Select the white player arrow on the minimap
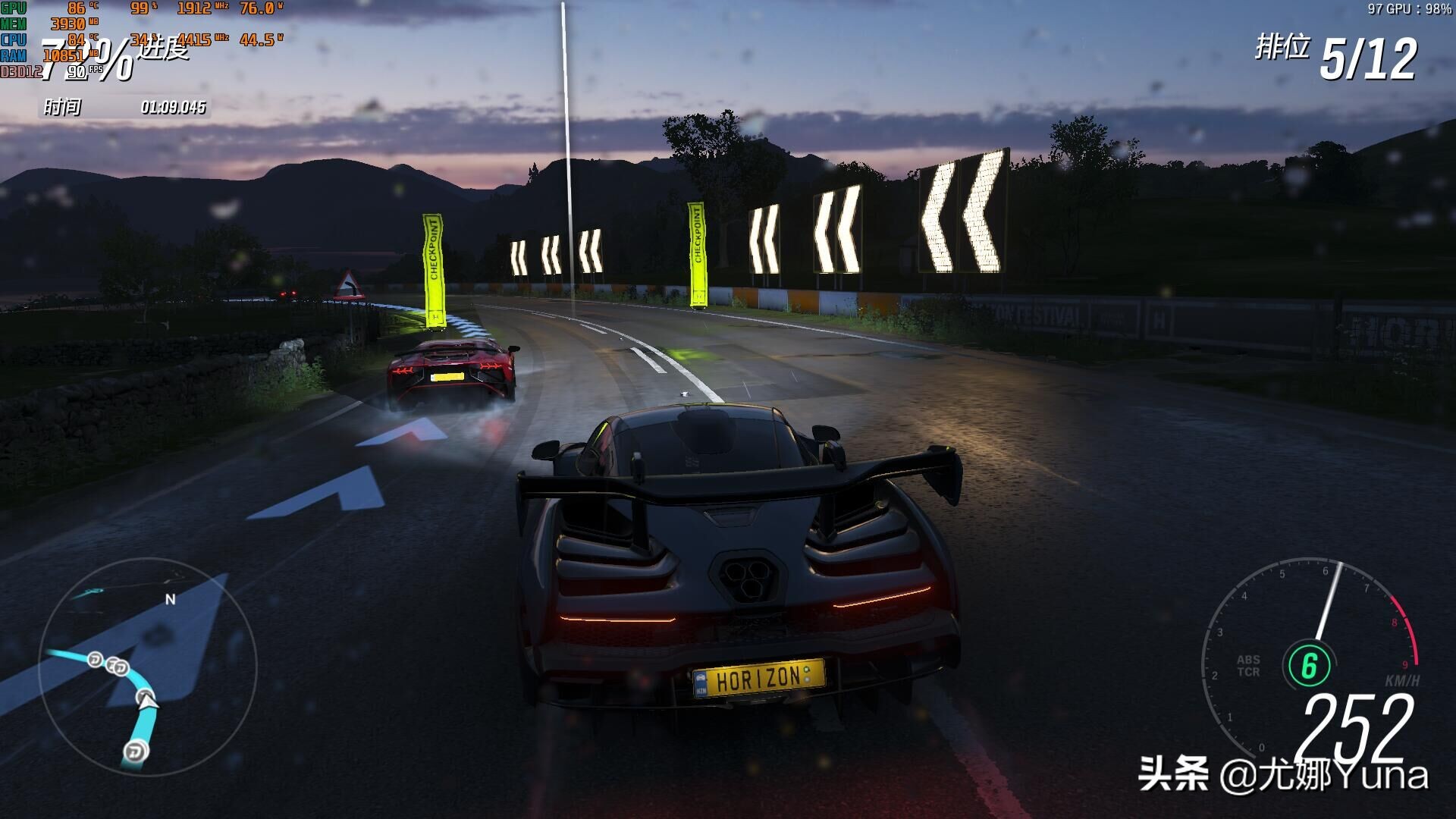Viewport: 1456px width, 819px height. (x=148, y=700)
